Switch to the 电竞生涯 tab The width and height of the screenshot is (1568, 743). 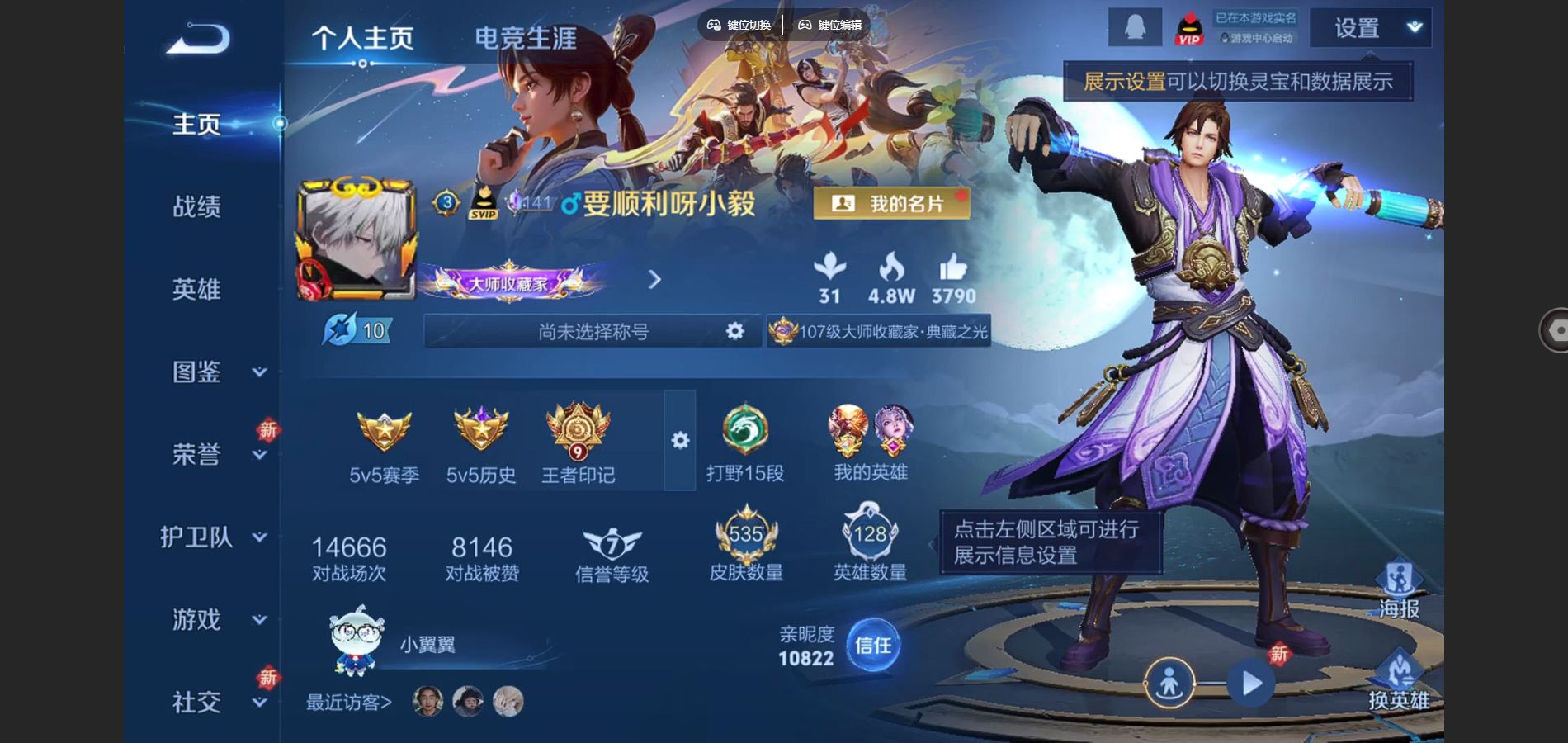click(525, 37)
